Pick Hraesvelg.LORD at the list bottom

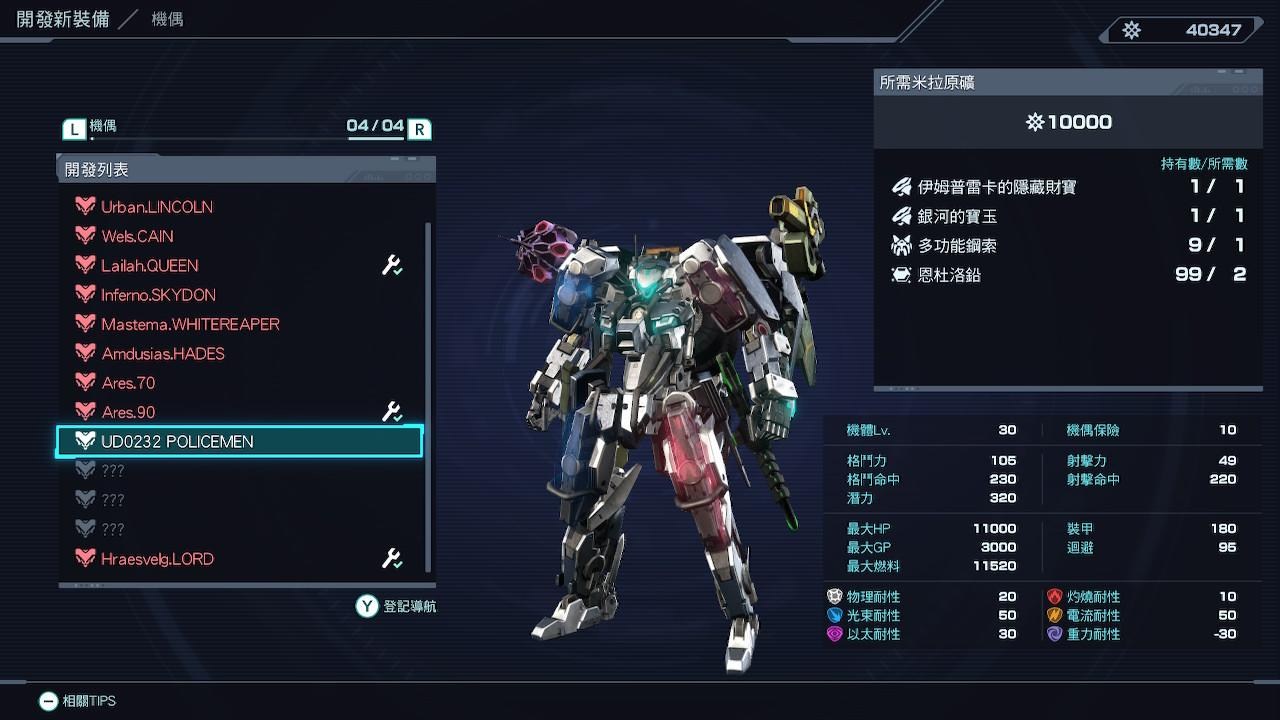tap(157, 559)
